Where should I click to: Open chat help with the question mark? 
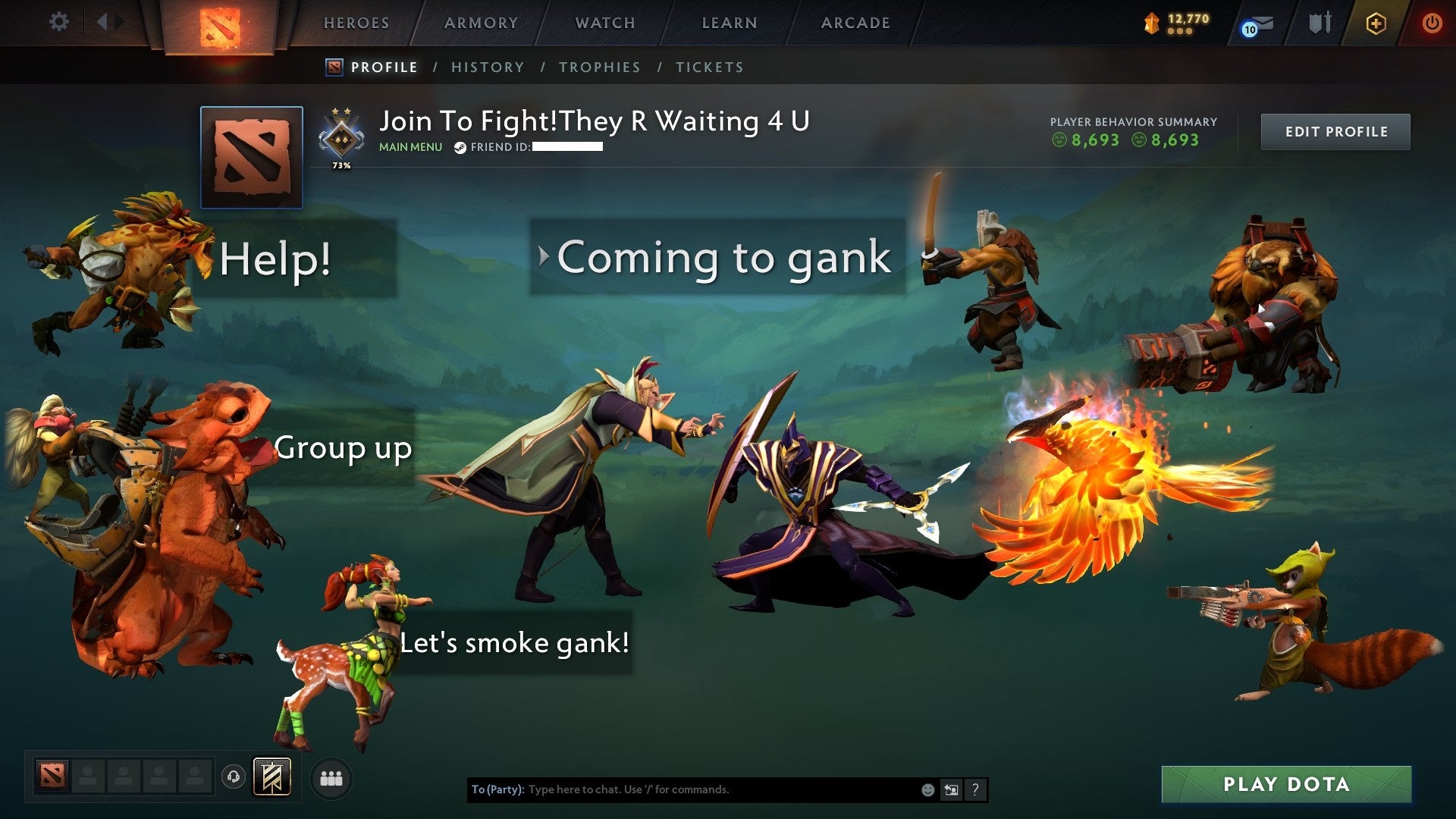(975, 789)
